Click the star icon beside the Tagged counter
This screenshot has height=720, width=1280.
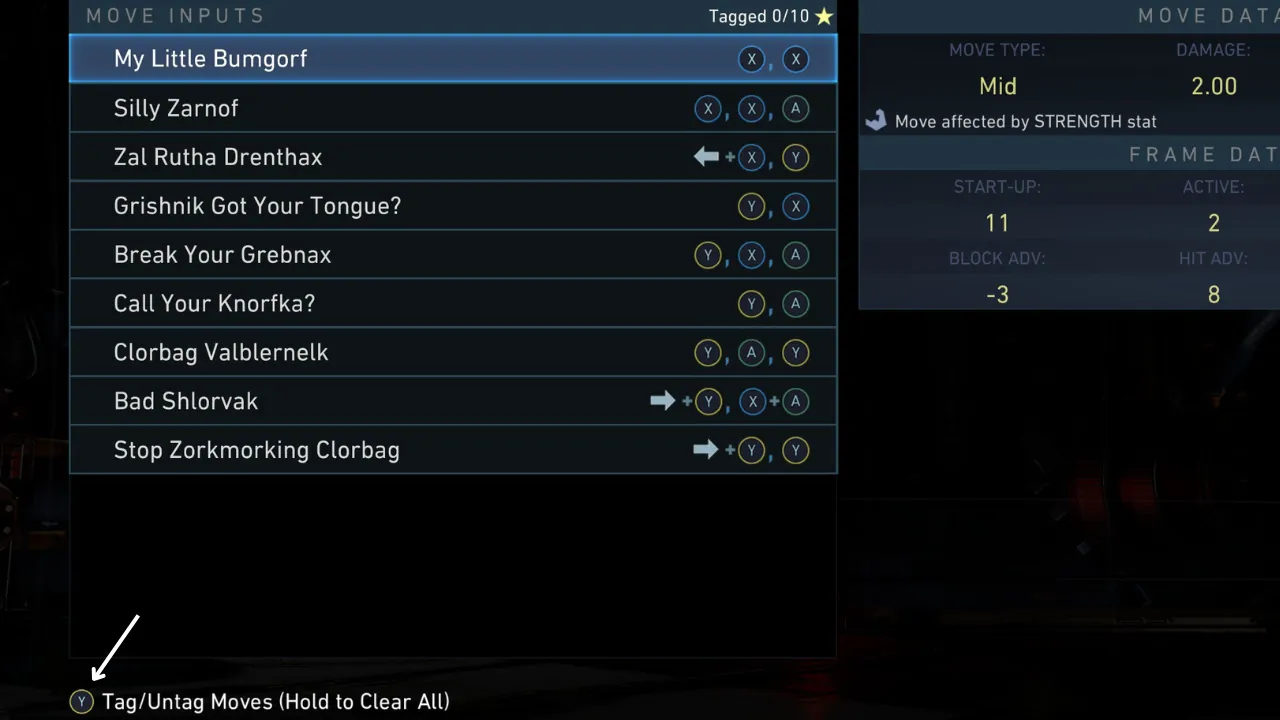[x=823, y=16]
